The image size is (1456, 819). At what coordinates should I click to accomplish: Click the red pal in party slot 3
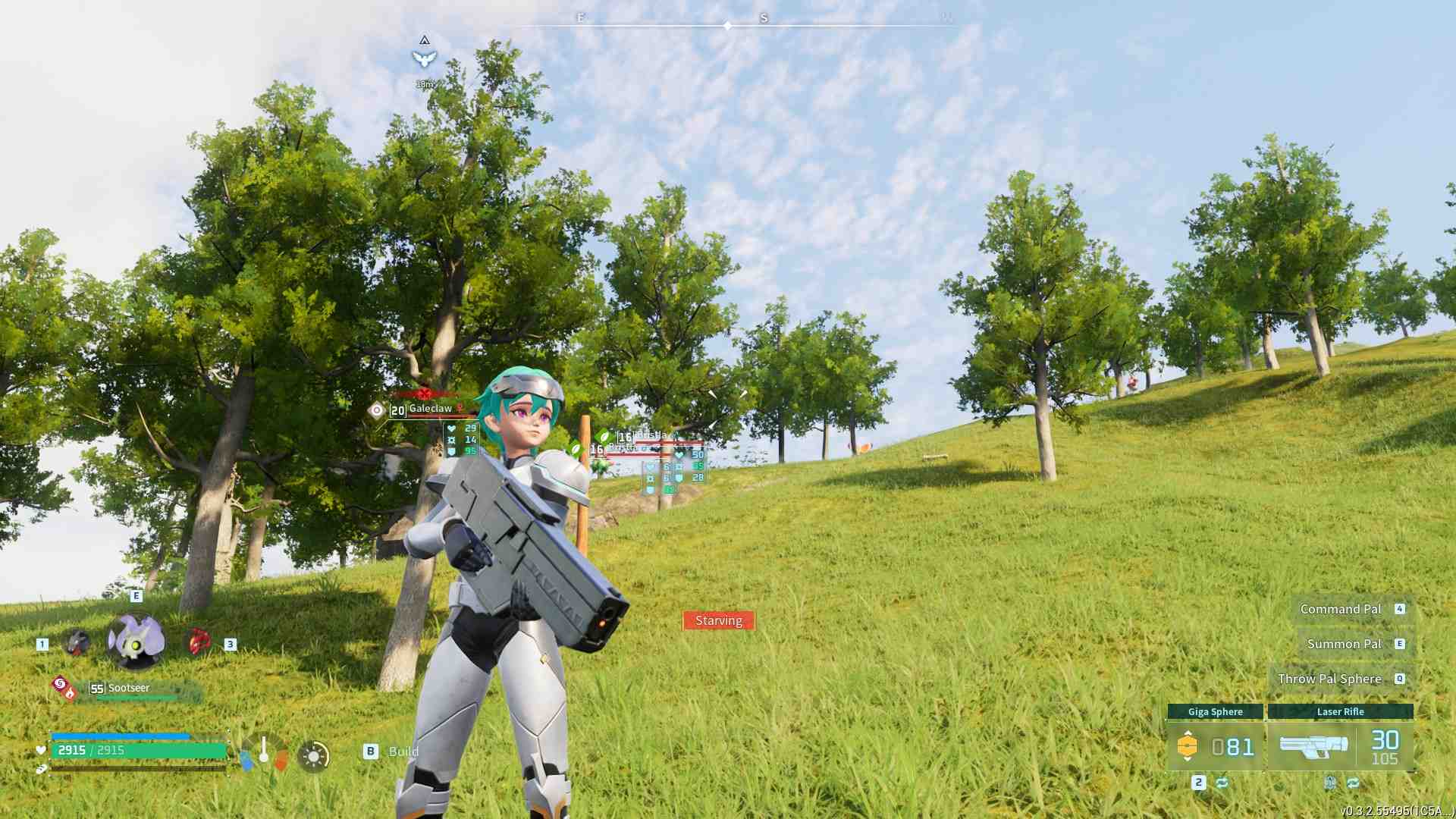pos(199,642)
